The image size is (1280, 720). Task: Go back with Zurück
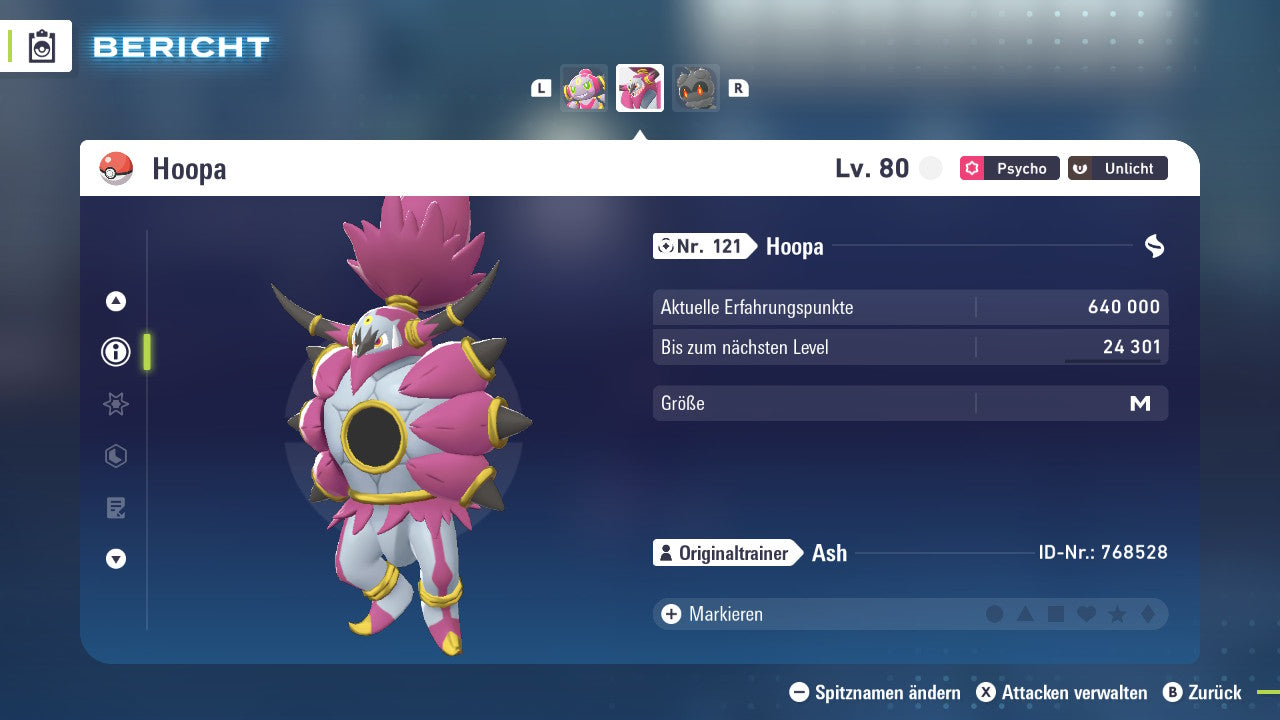point(1203,692)
